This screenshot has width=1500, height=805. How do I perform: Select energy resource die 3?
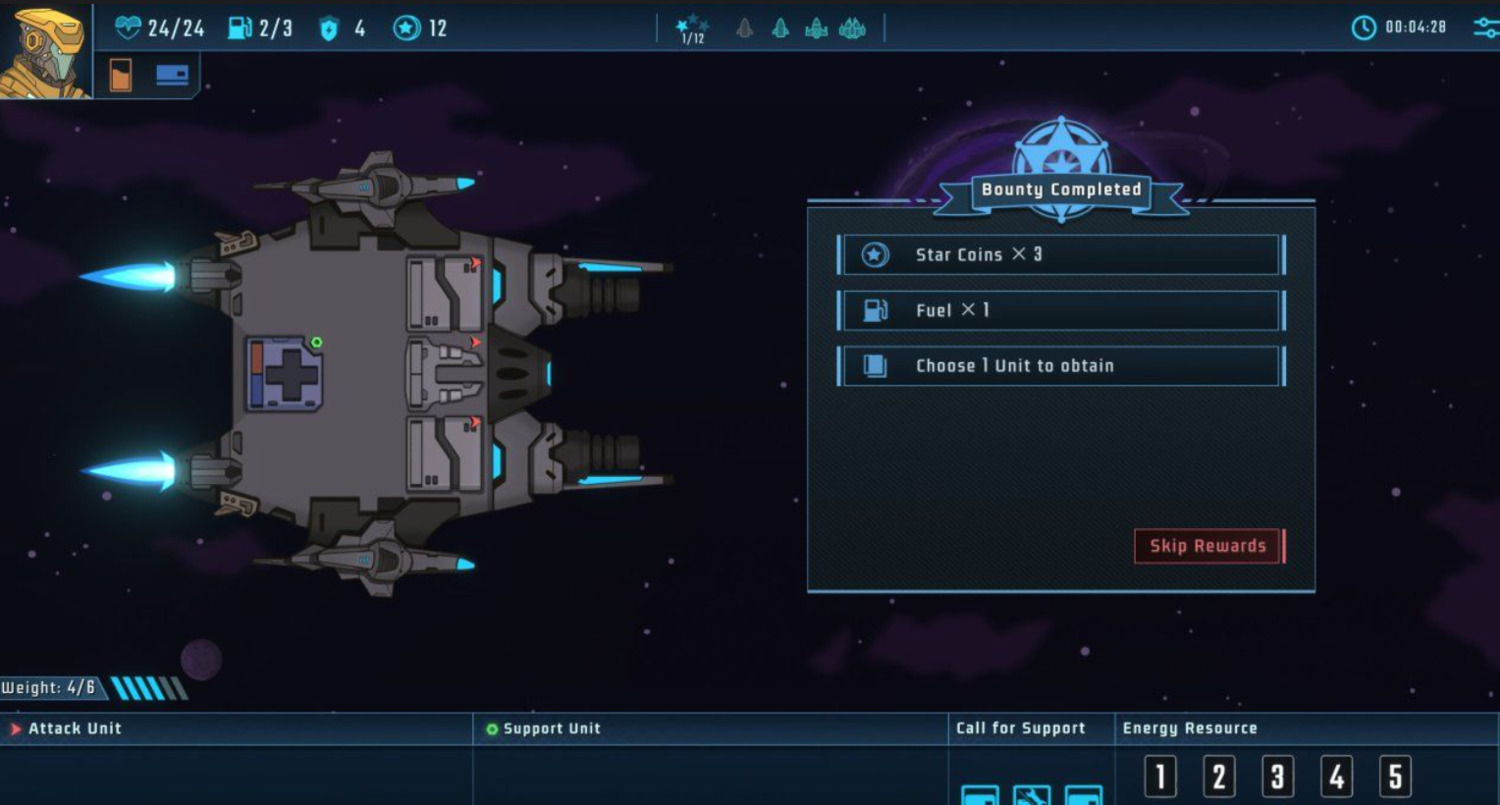[1277, 776]
